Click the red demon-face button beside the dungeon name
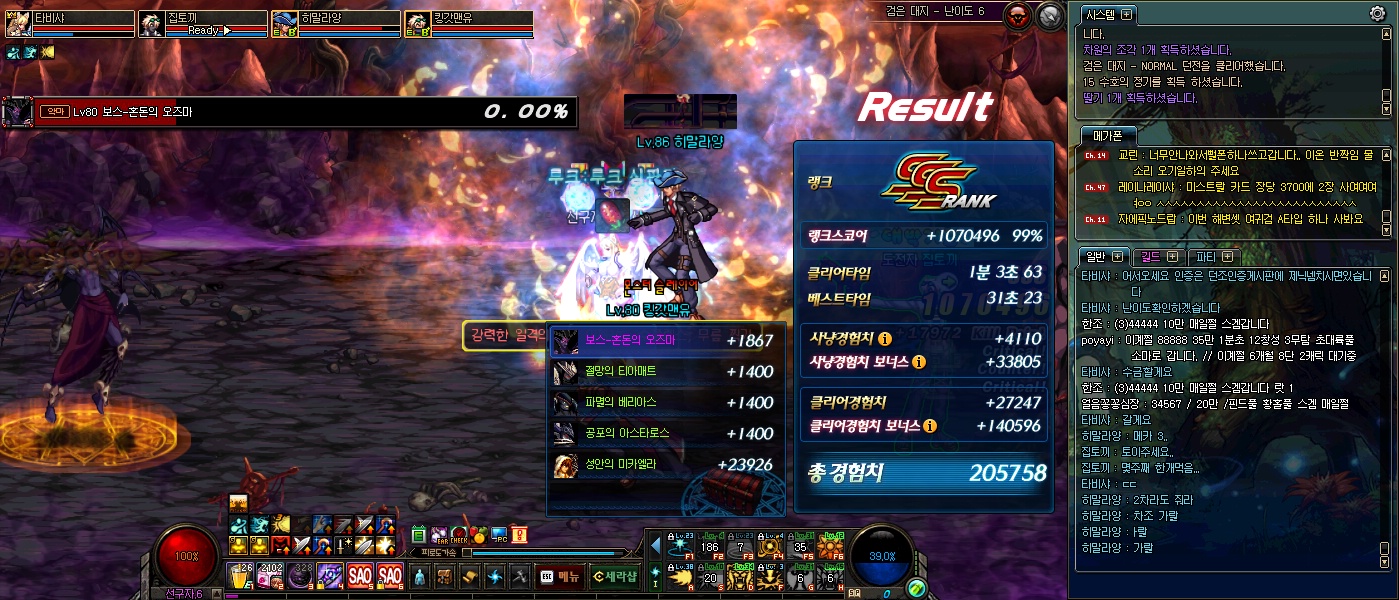 tap(1018, 15)
